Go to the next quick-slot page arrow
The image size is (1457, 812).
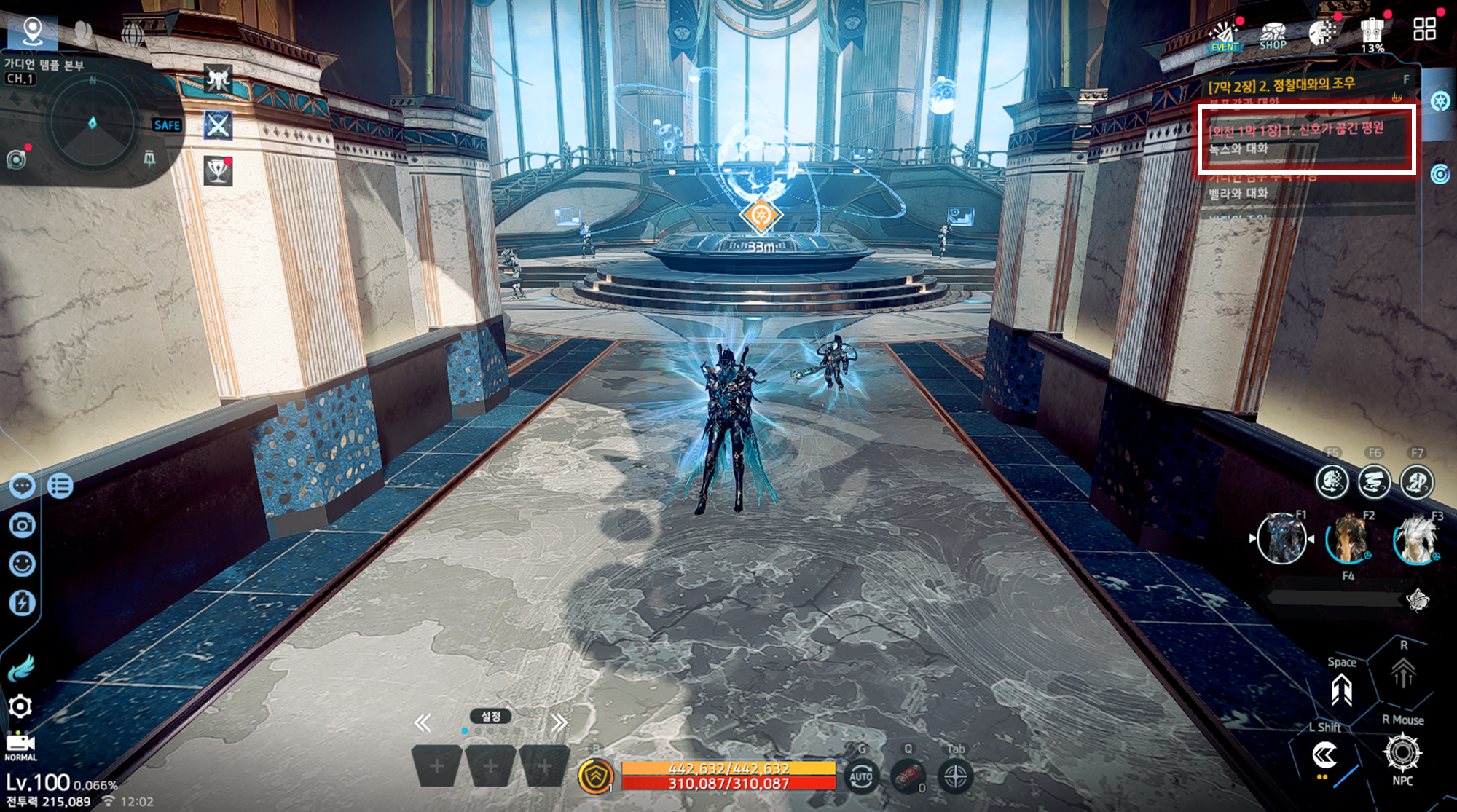(x=559, y=722)
